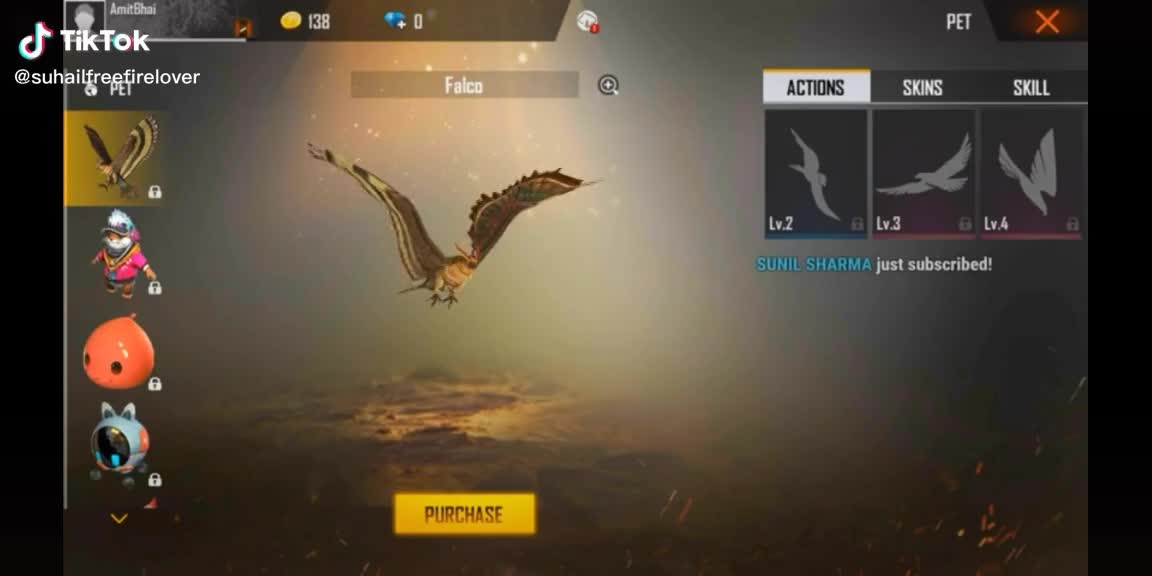Tap the diamond currency balance
Screen dimensions: 1152x576
(x=403, y=21)
